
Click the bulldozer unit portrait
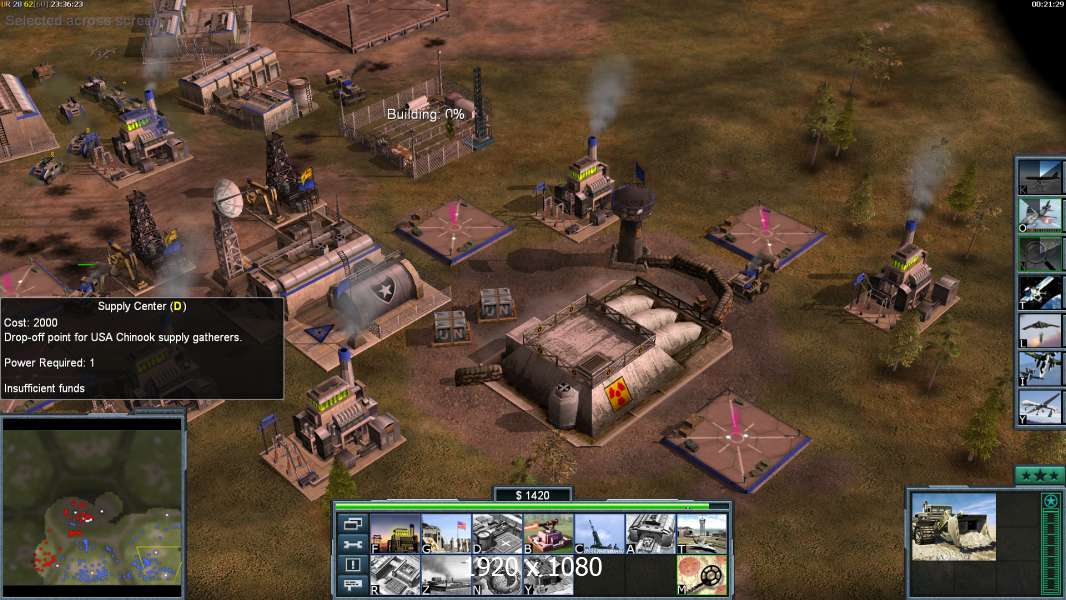coord(954,526)
